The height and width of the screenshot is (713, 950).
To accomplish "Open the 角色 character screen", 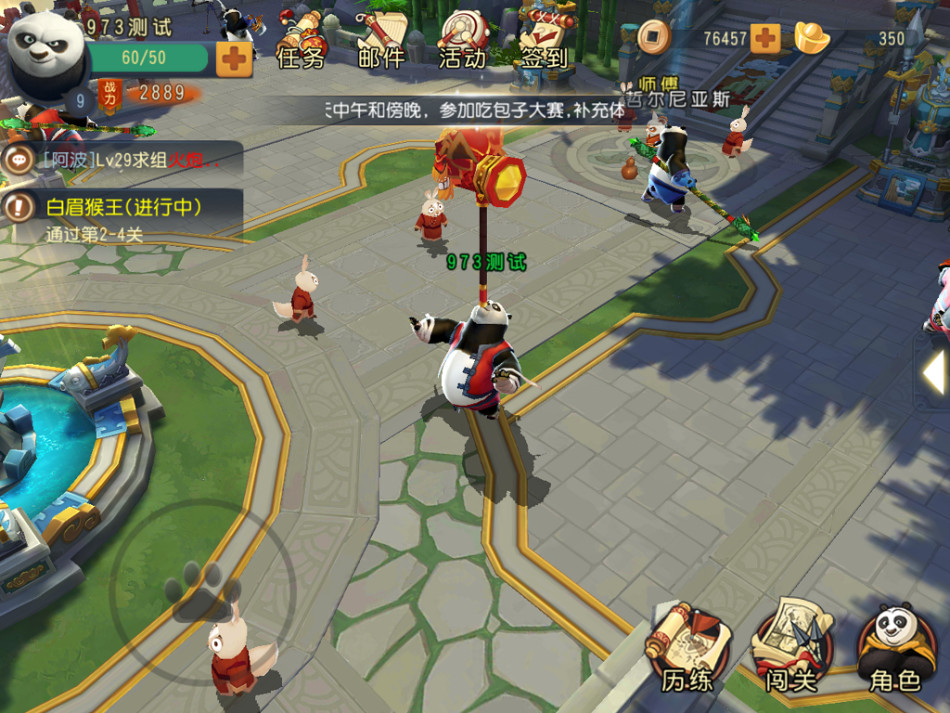I will tap(894, 650).
